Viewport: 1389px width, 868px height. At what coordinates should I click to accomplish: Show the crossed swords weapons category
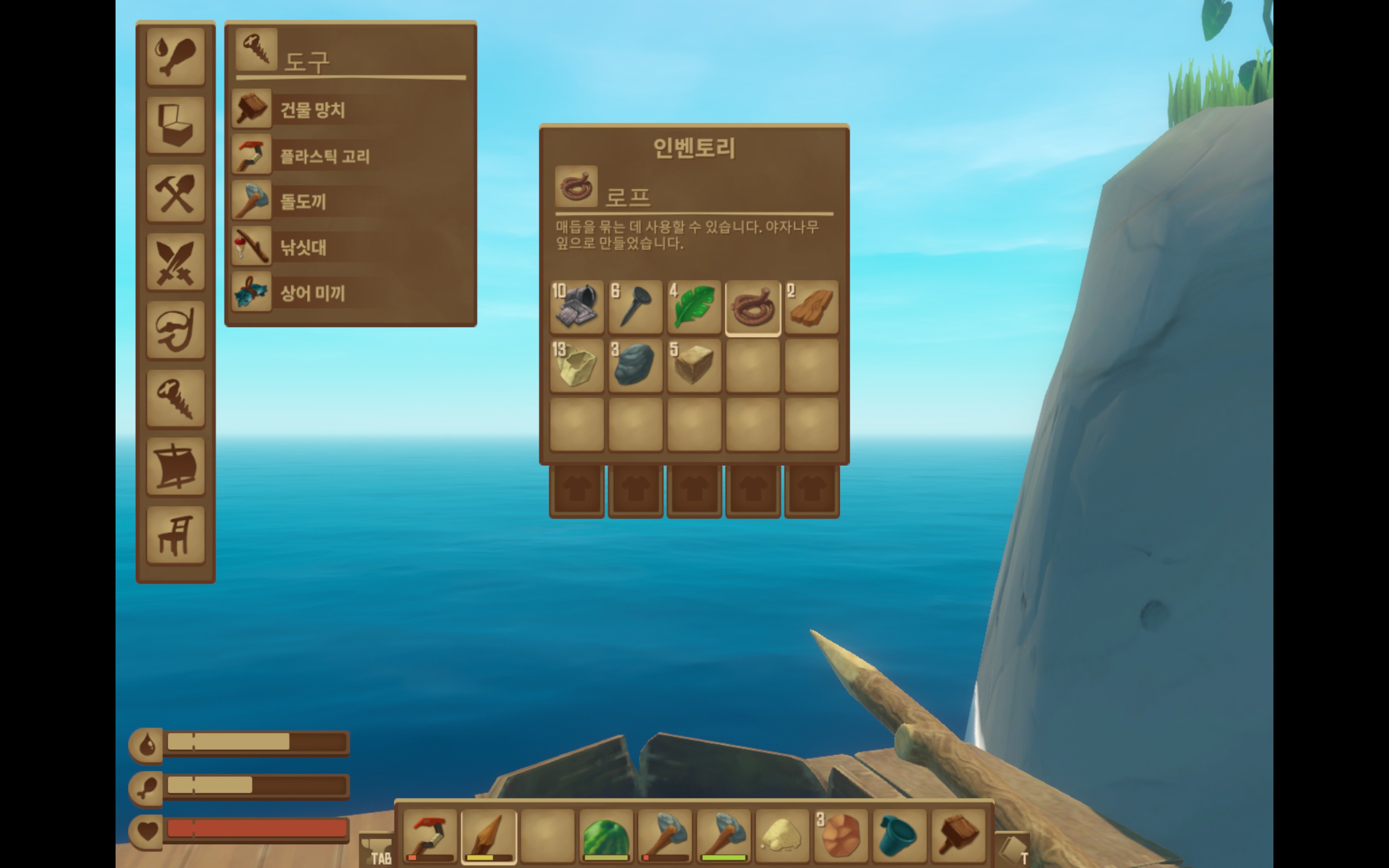176,262
